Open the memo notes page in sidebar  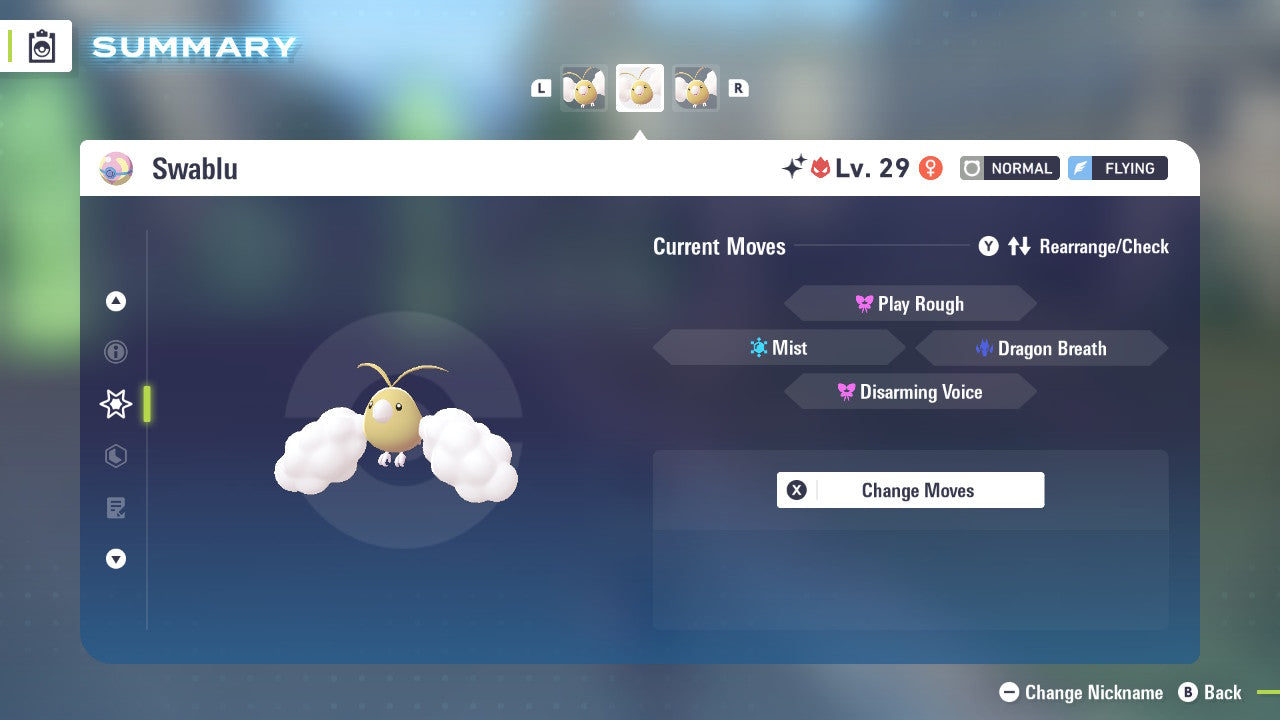tap(115, 508)
